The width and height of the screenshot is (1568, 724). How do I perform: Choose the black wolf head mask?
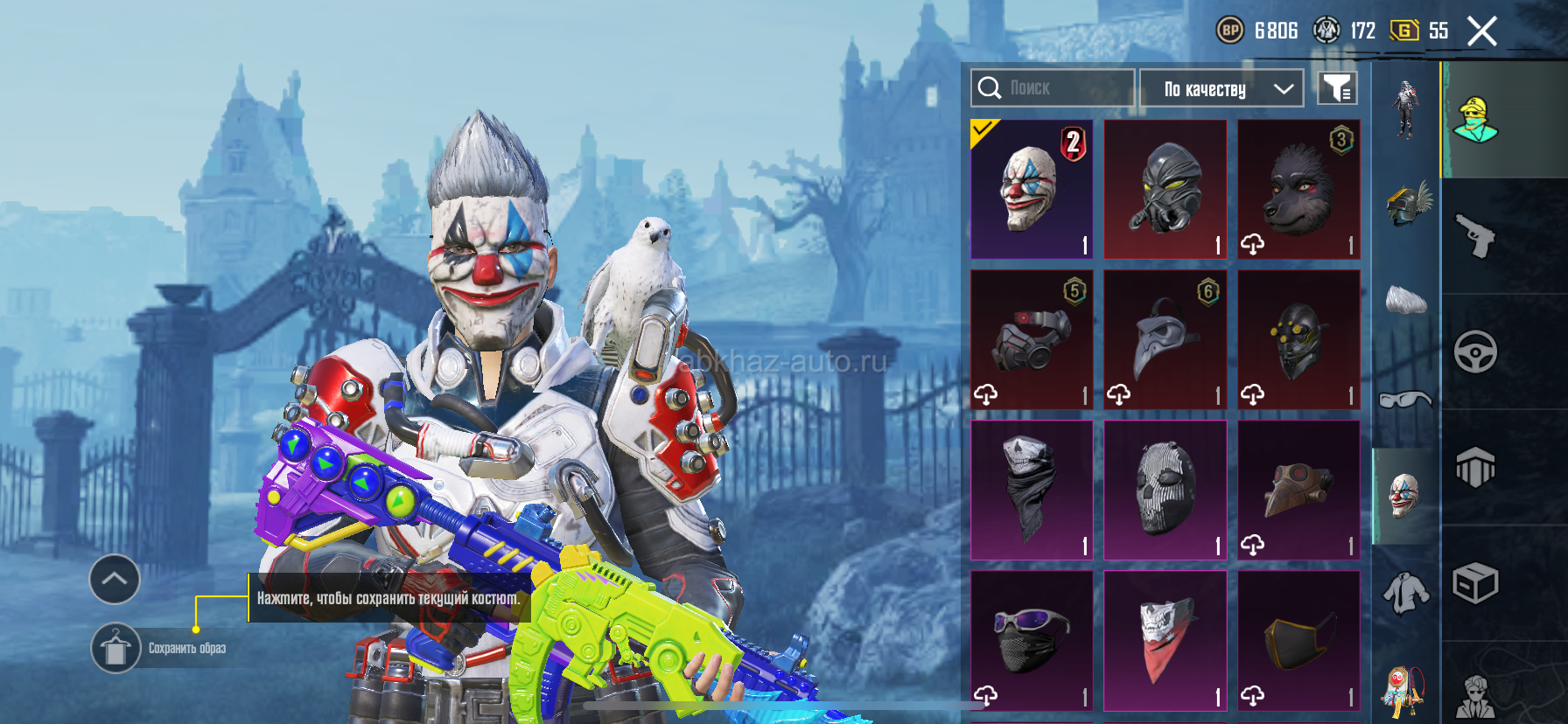[1298, 190]
